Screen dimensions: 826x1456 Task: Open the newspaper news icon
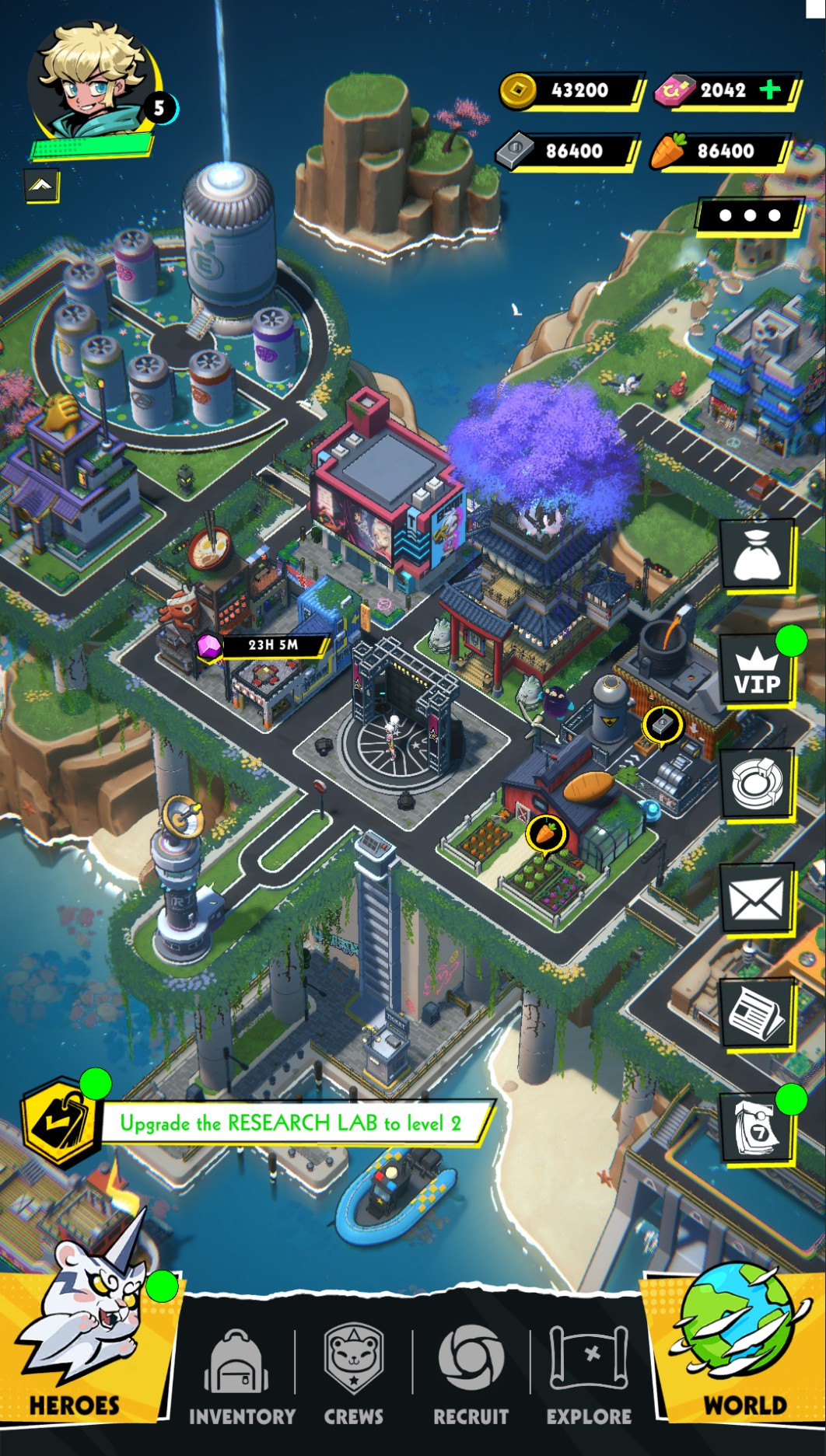pos(756,1012)
